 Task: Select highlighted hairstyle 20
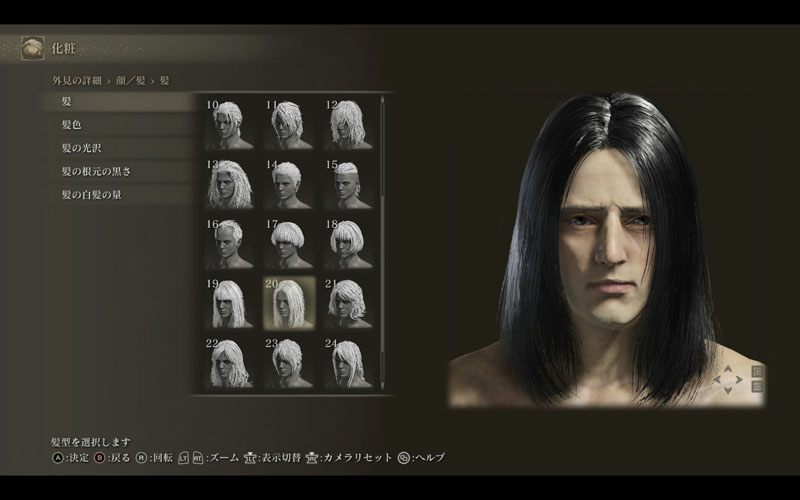click(289, 303)
